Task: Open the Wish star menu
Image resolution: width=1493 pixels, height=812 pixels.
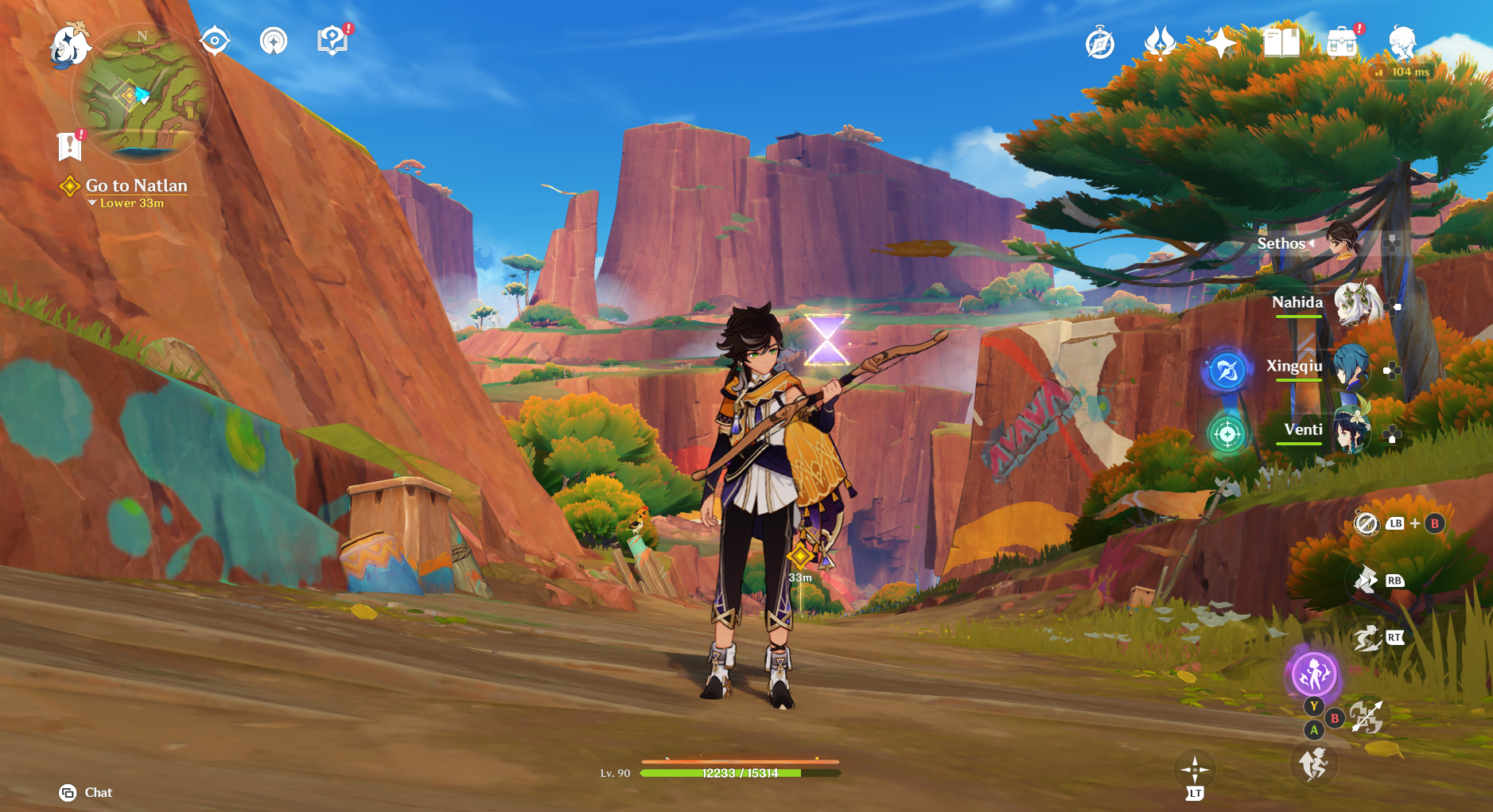Action: (1220, 43)
